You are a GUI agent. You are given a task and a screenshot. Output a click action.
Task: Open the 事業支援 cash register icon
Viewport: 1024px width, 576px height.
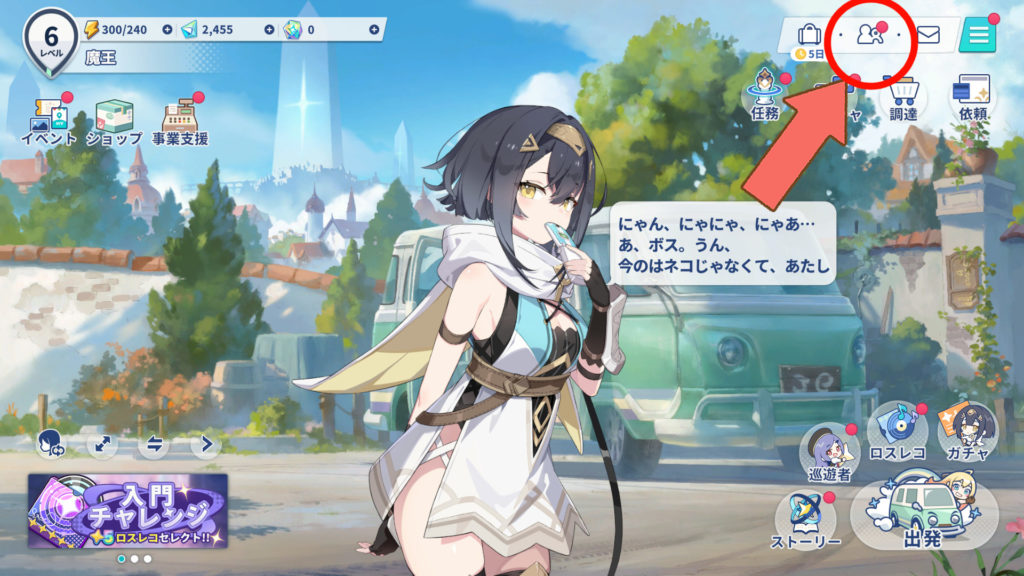tap(180, 122)
